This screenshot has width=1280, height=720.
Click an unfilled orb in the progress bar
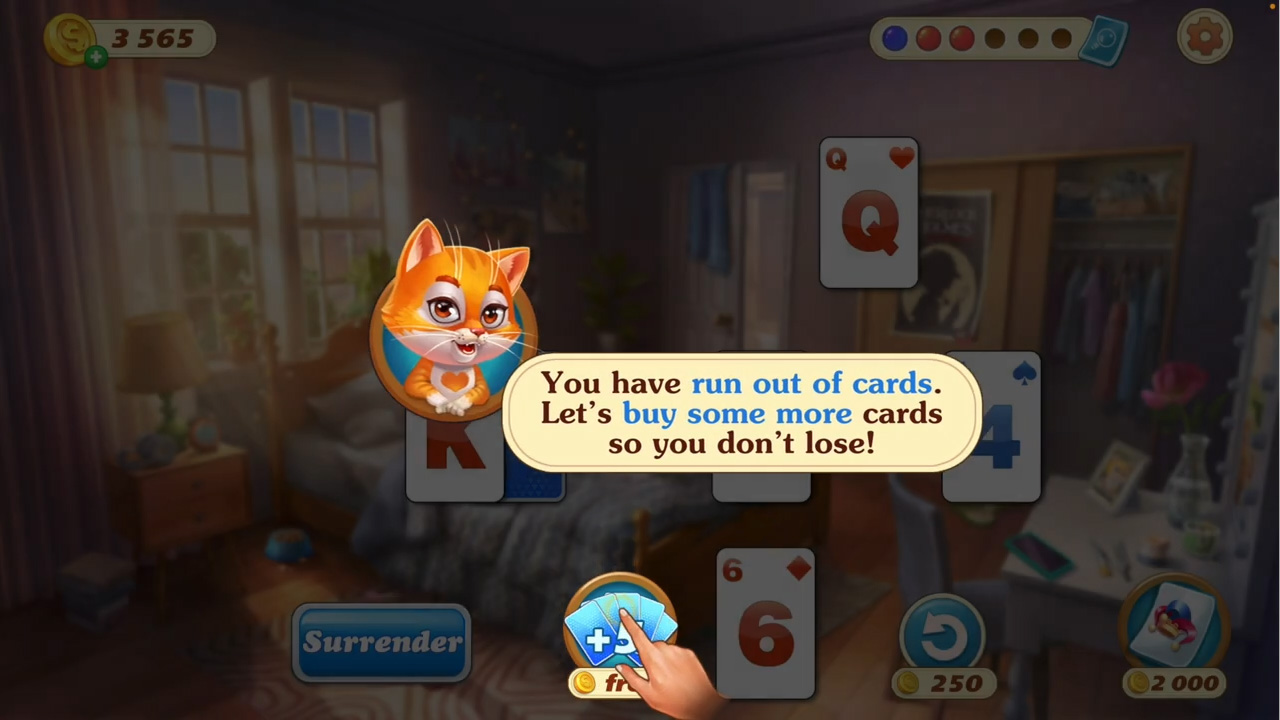[x=995, y=38]
